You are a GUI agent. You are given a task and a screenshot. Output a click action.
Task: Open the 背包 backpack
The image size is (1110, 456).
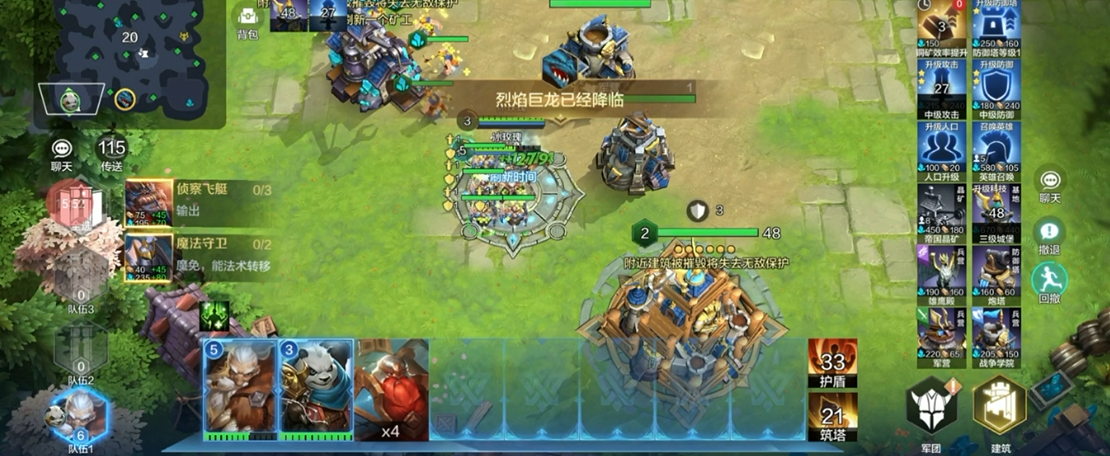pos(247,19)
